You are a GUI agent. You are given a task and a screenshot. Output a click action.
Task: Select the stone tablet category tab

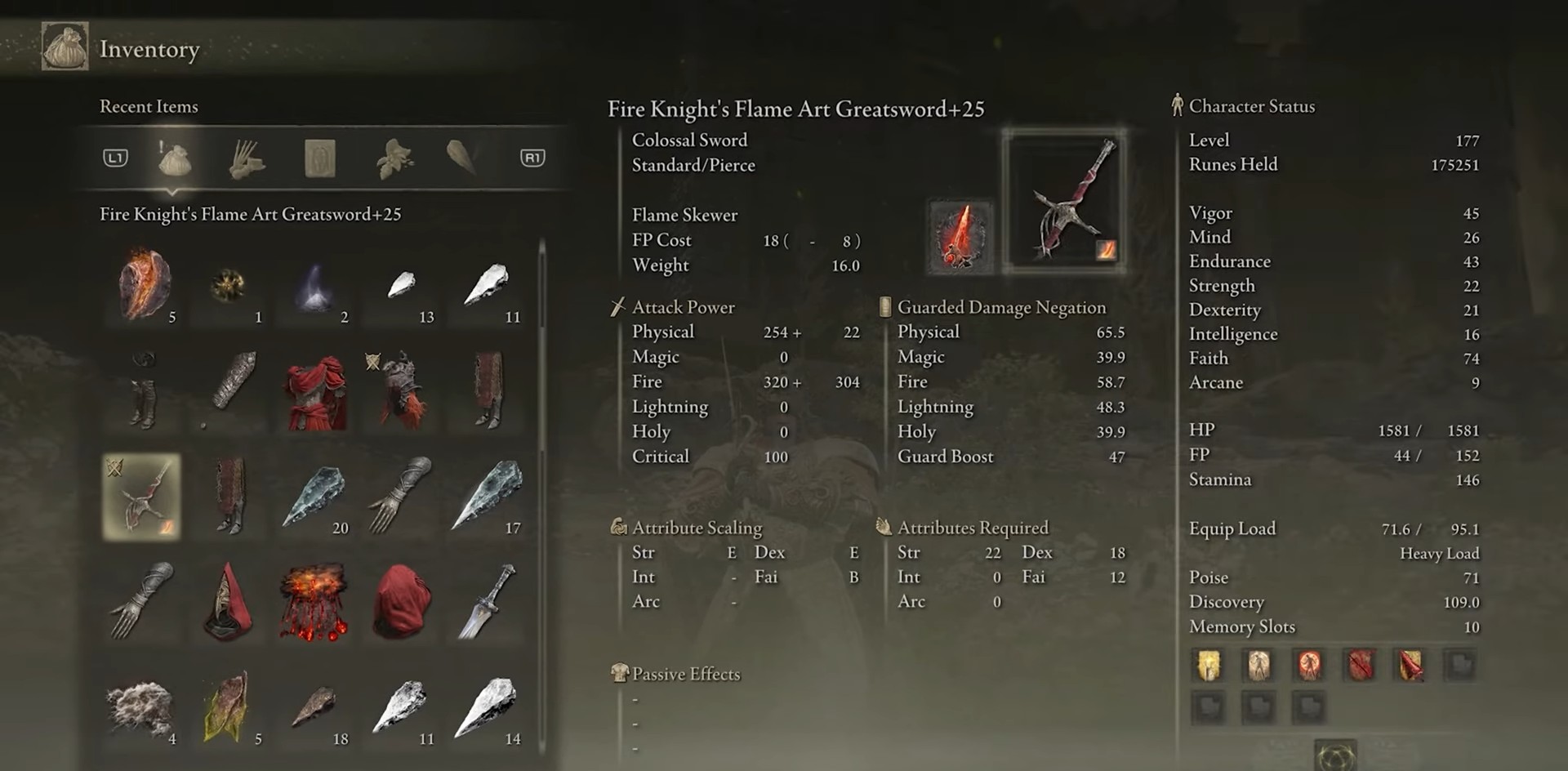click(x=319, y=158)
